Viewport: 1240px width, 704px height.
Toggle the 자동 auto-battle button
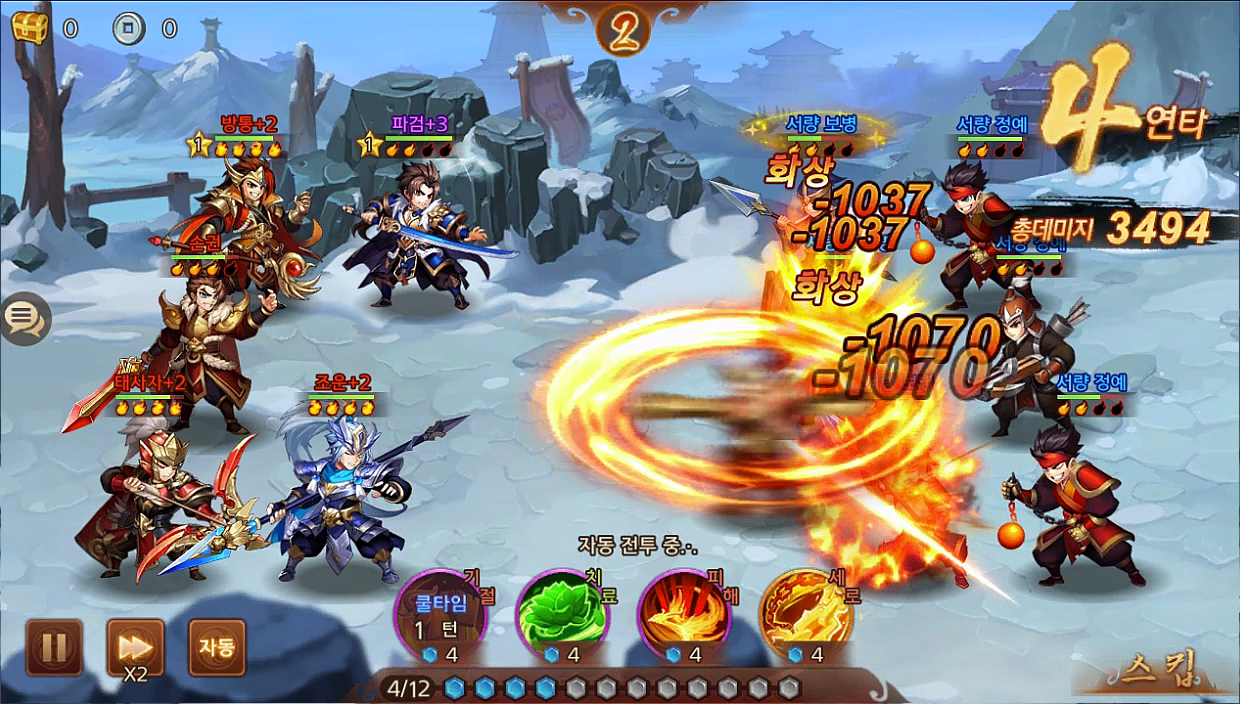pos(216,647)
